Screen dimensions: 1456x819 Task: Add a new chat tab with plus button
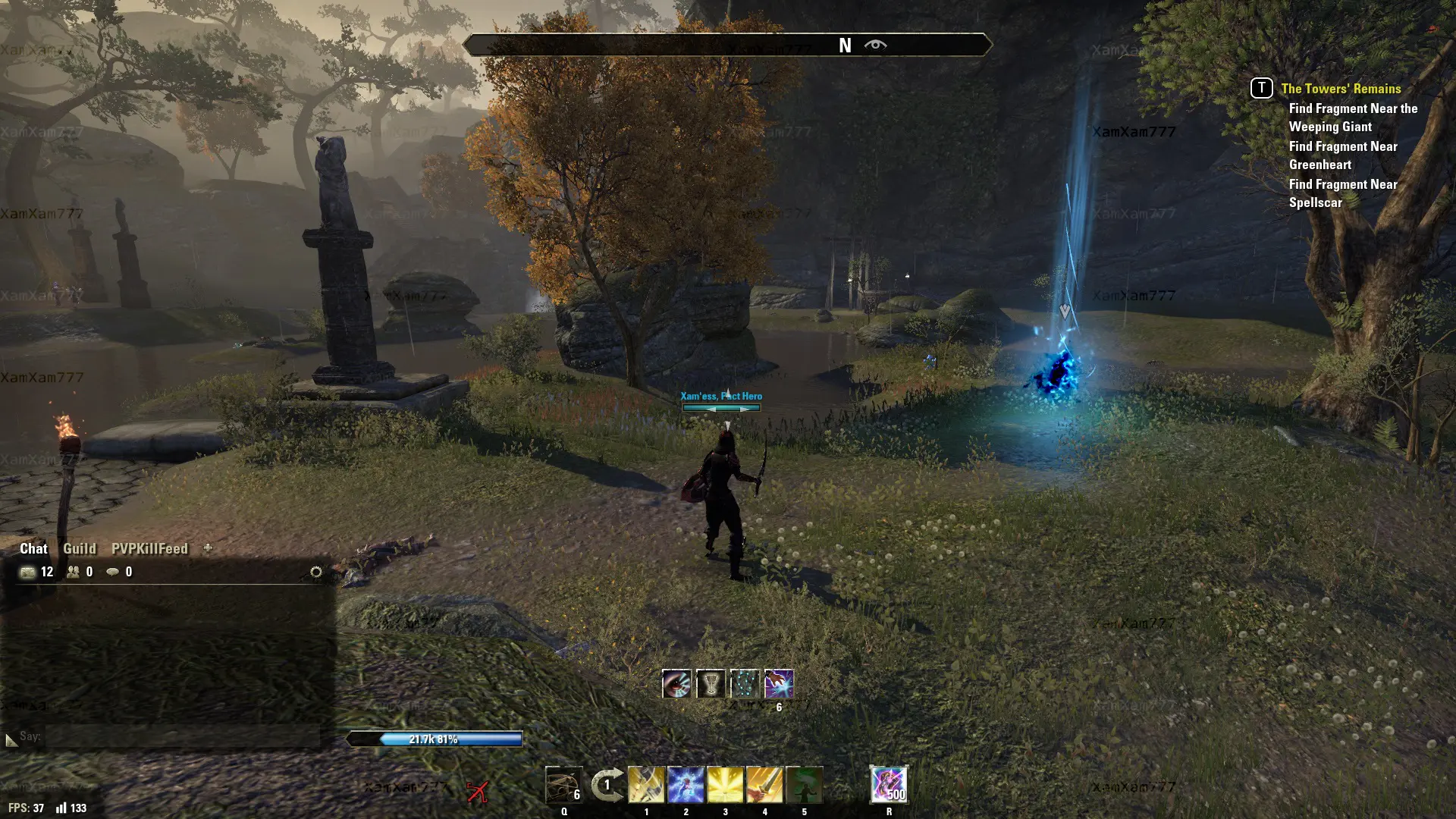click(208, 548)
